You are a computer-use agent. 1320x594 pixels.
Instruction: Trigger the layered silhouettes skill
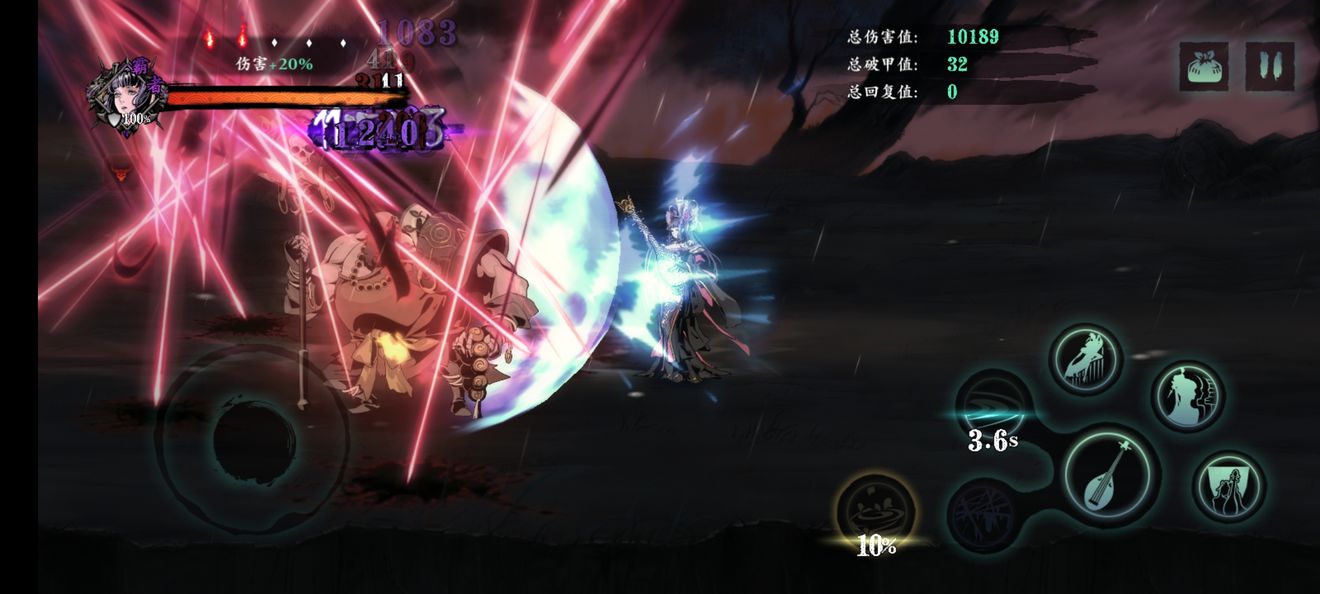click(1188, 397)
